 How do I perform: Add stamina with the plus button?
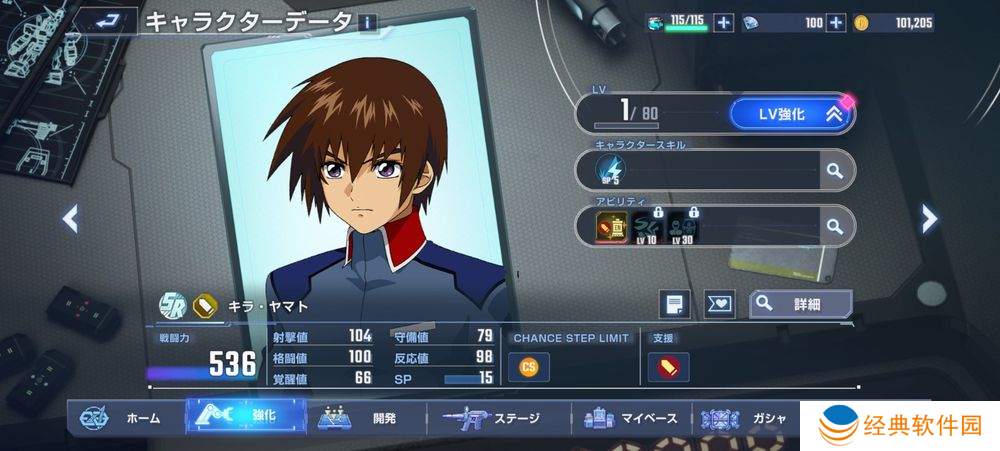(x=724, y=23)
